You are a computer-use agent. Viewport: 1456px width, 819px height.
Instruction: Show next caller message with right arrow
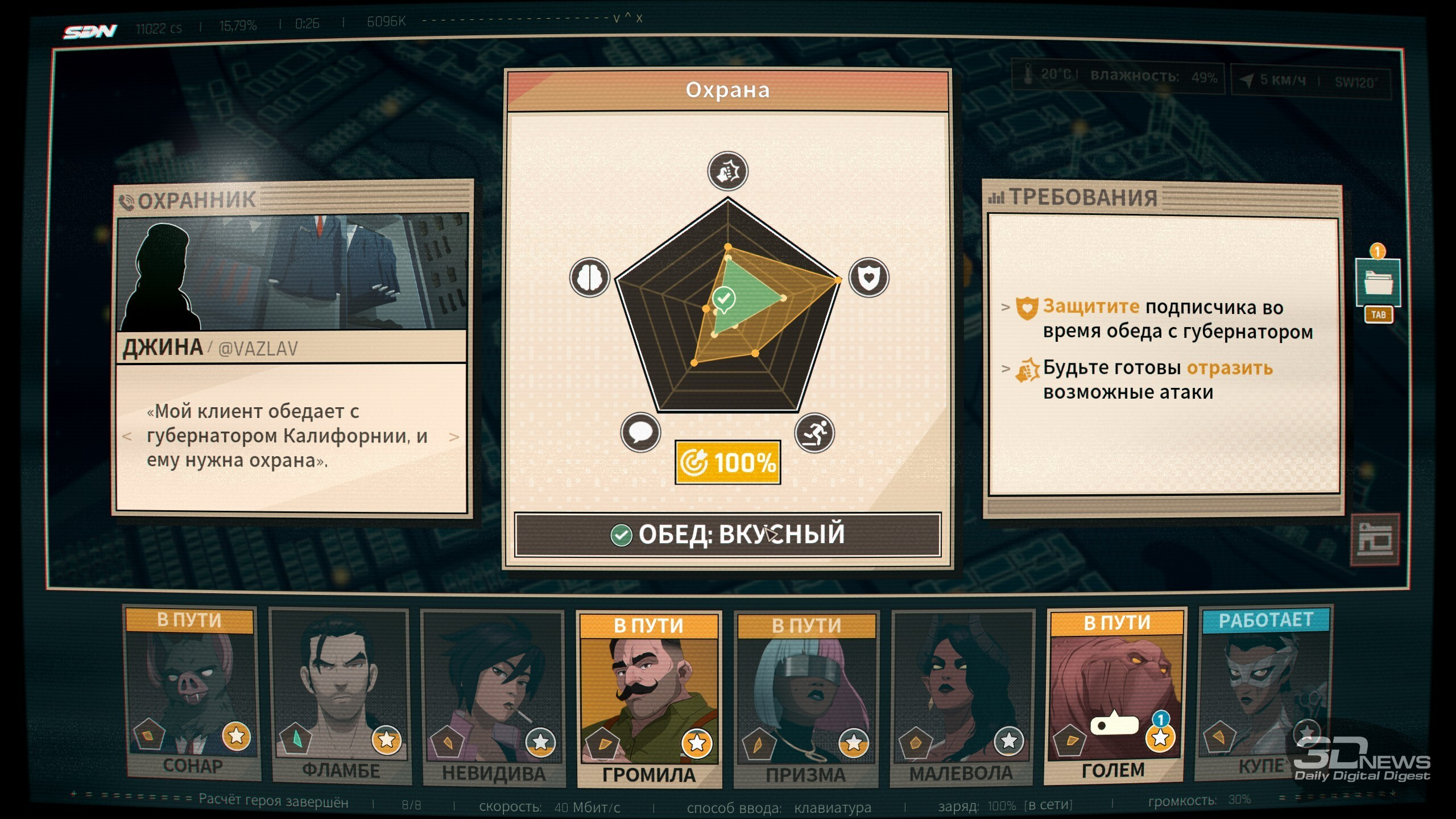click(454, 437)
